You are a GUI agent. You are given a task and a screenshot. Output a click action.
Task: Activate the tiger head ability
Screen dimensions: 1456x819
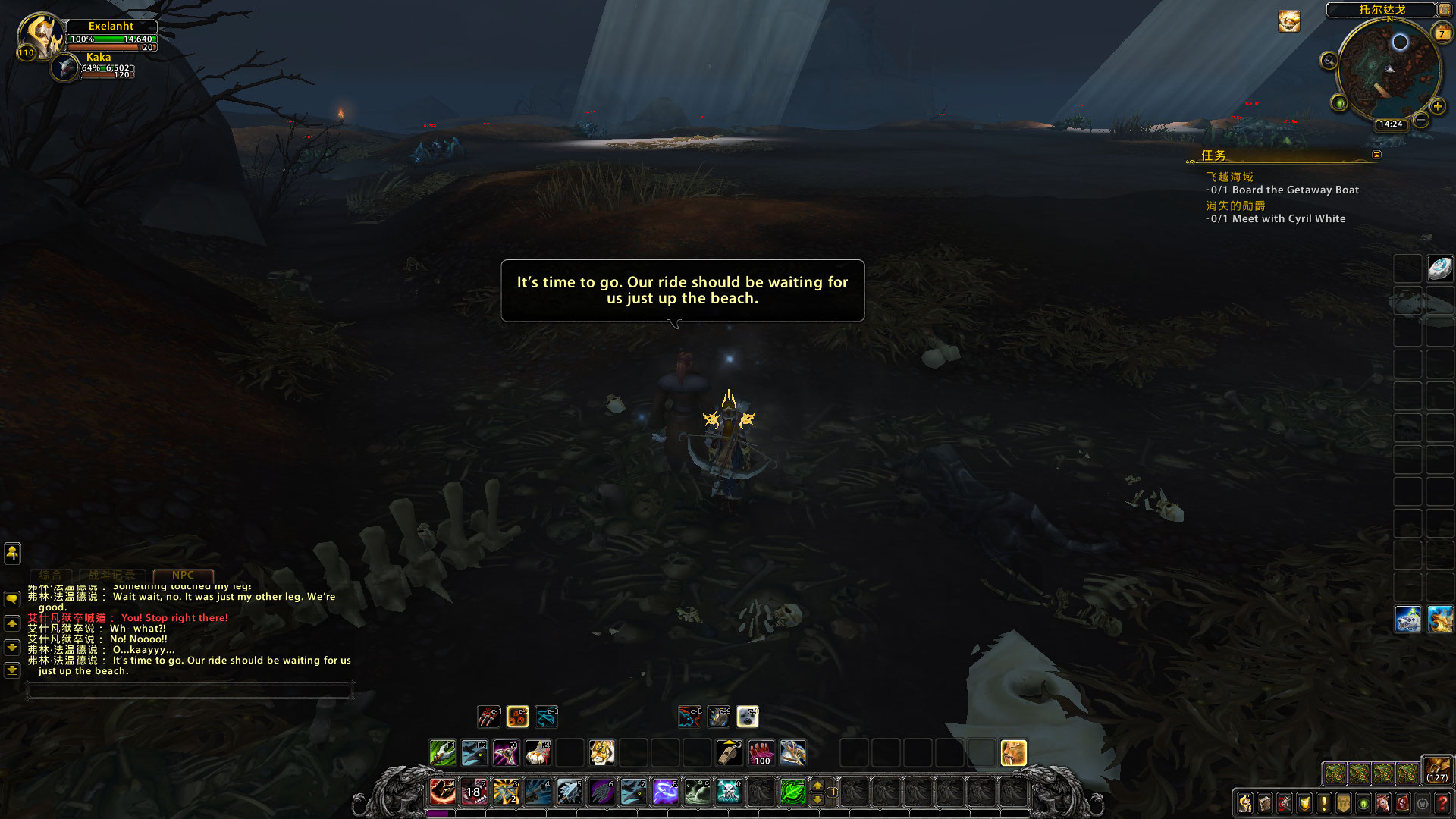pos(601,753)
